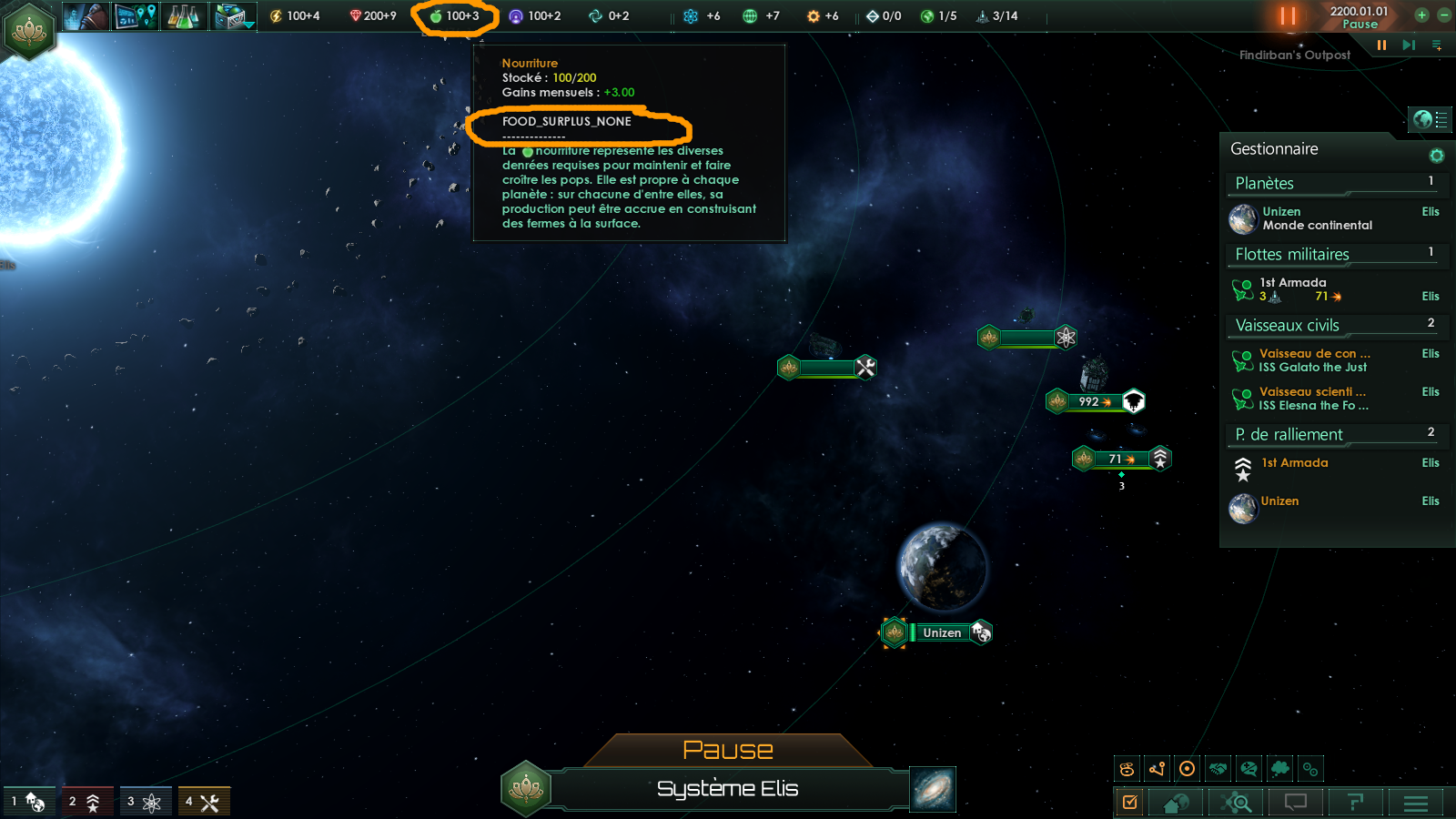
Task: Open the hamburger main menu button
Action: point(1416,803)
